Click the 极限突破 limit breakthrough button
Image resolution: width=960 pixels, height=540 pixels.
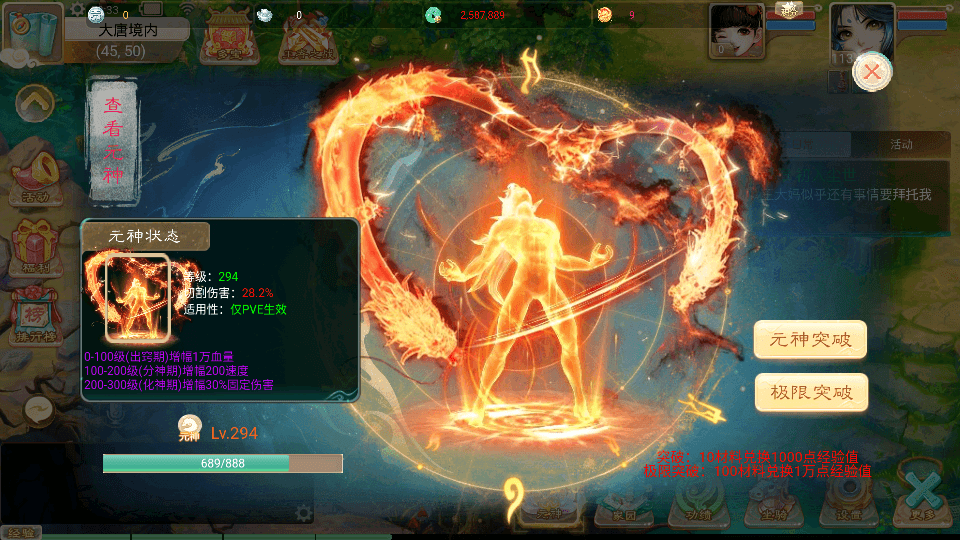point(810,392)
